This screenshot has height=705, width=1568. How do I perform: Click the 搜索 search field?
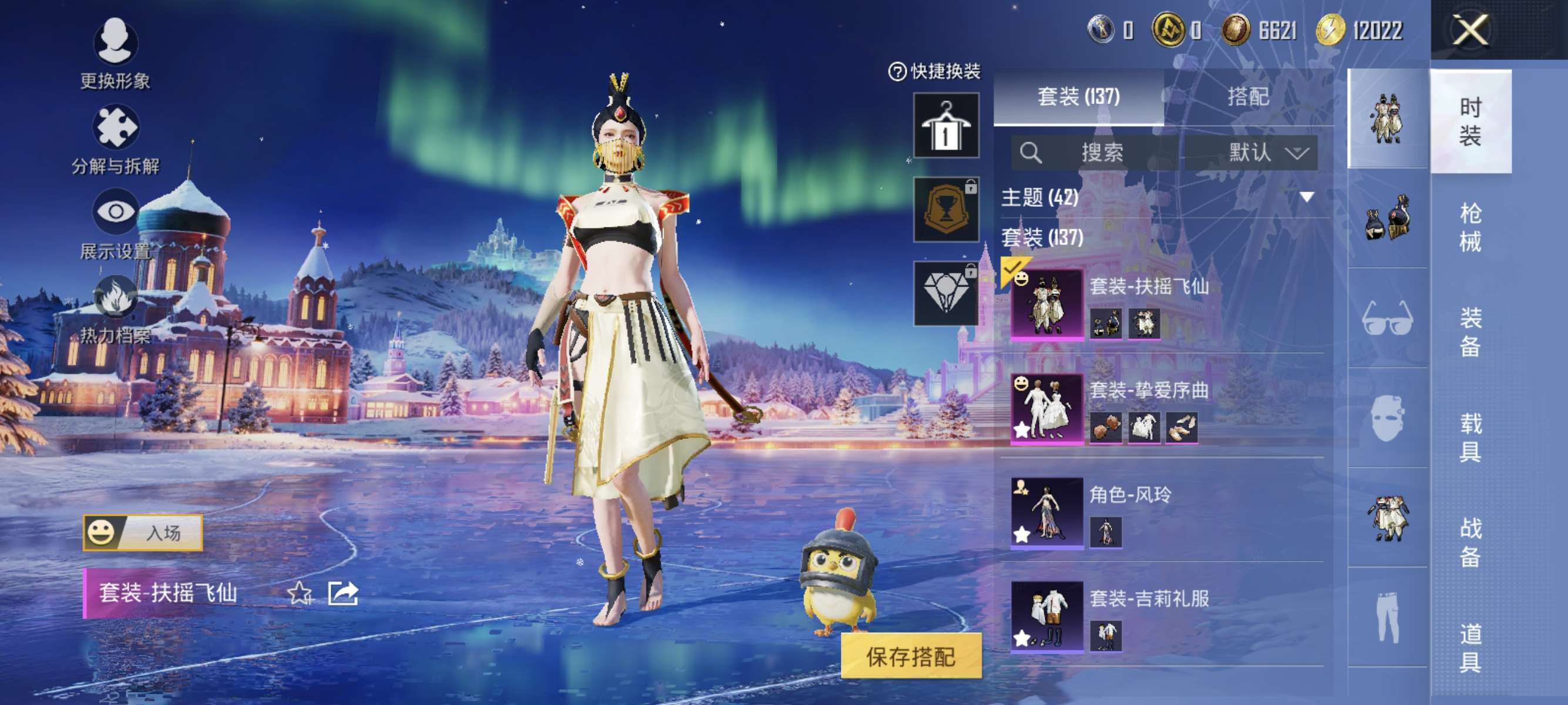(x=1095, y=152)
